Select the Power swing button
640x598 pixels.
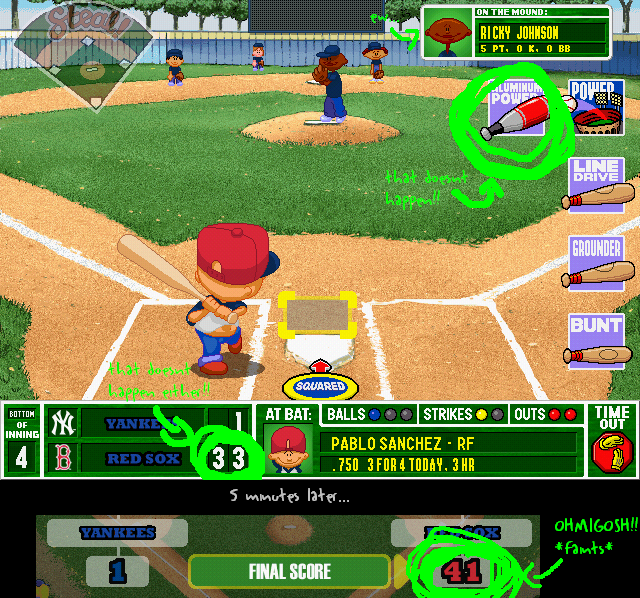(598, 108)
